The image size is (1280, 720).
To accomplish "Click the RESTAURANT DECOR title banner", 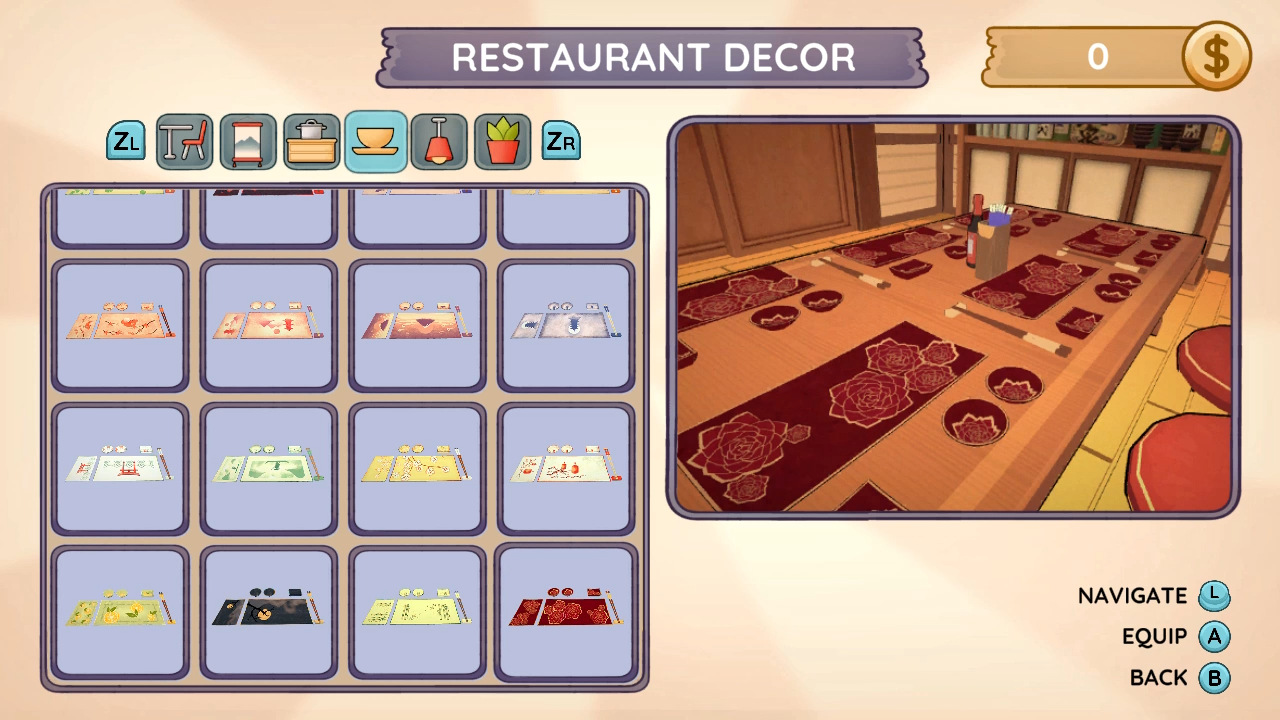I will click(648, 57).
